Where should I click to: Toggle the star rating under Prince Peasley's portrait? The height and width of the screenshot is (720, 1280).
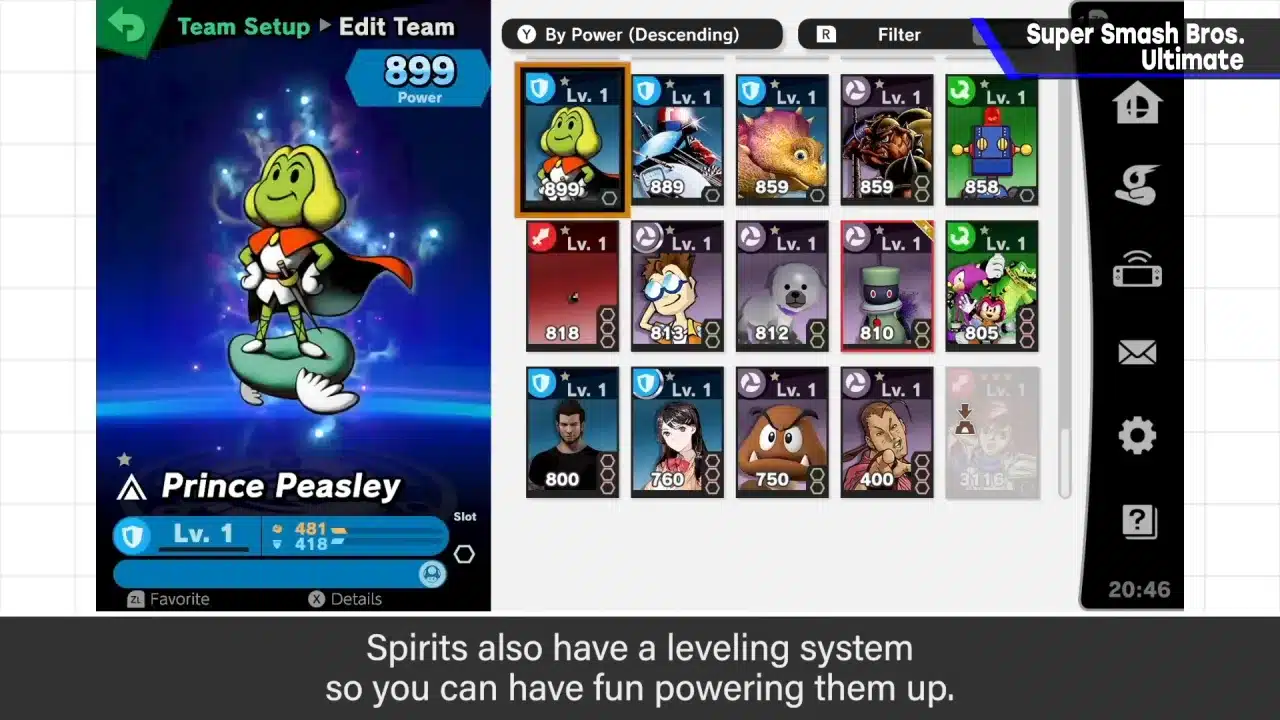point(124,458)
